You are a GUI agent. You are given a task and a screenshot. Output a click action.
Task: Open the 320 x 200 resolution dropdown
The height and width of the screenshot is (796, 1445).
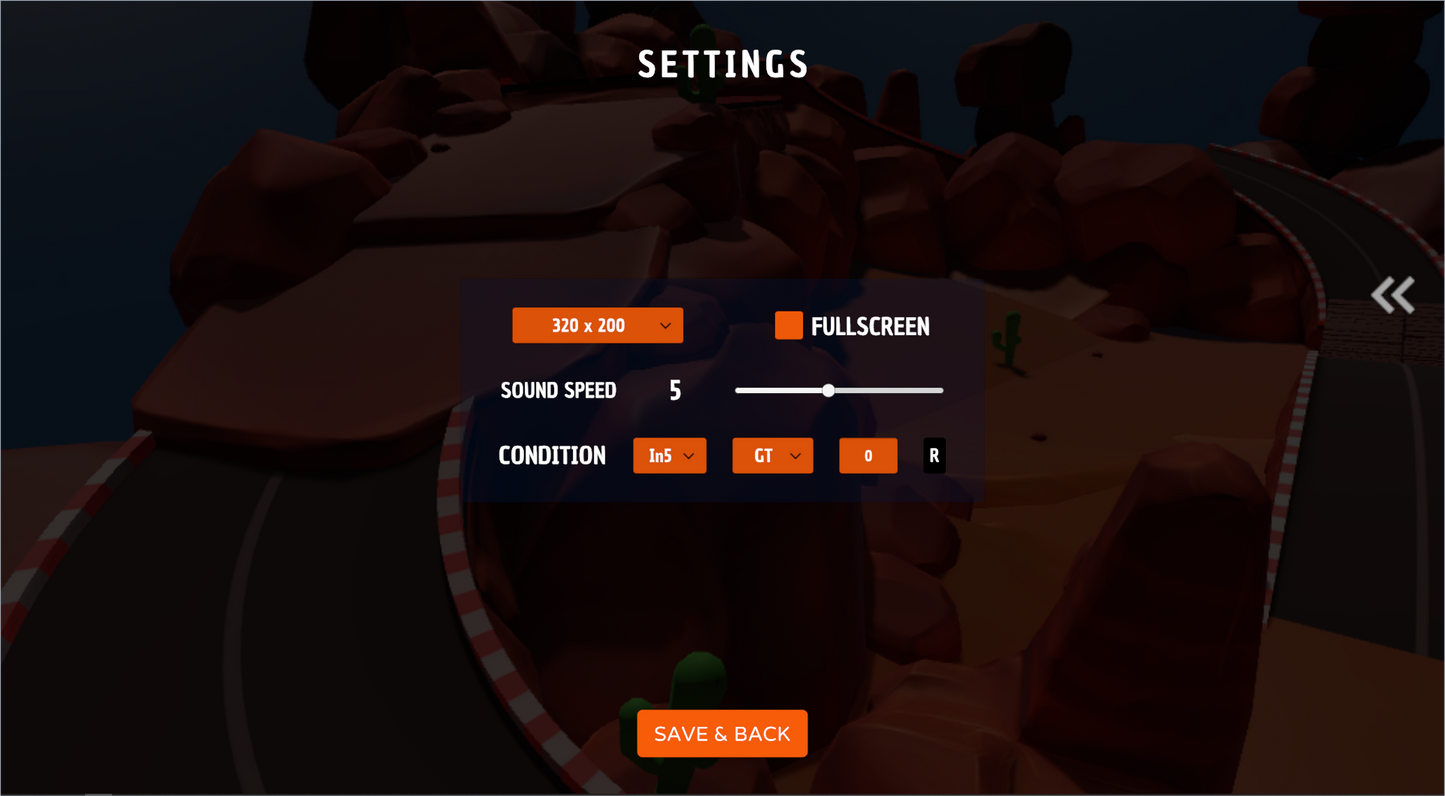(597, 325)
